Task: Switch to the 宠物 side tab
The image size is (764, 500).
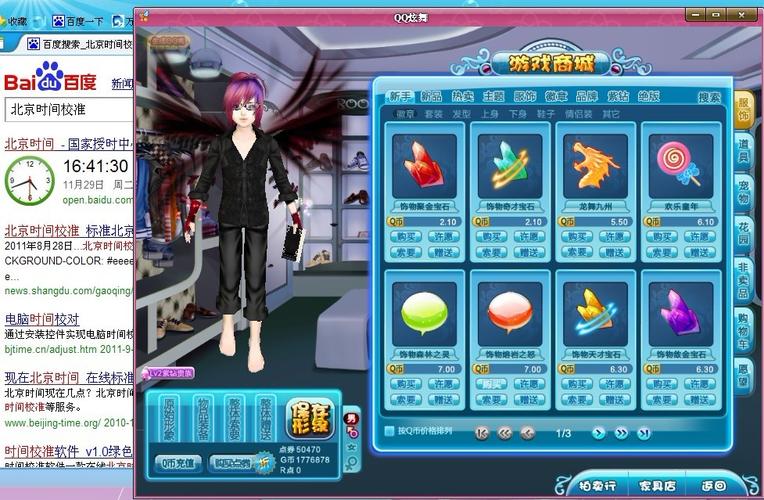Action: 743,190
